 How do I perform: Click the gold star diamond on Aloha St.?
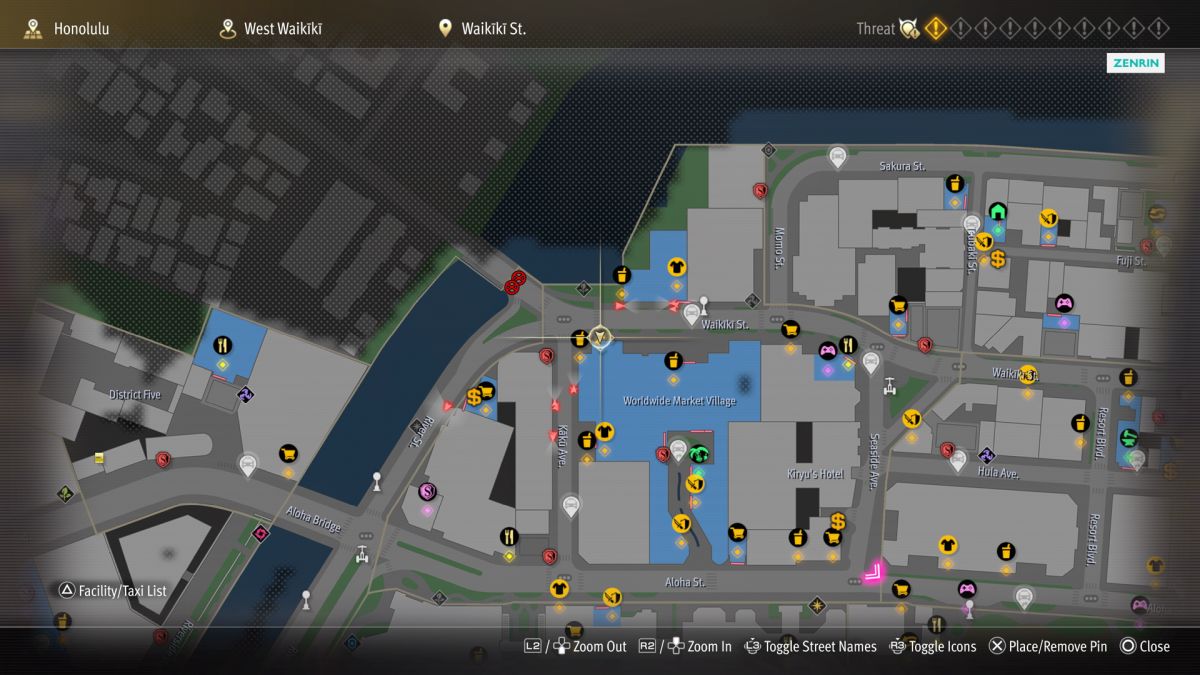[x=817, y=605]
